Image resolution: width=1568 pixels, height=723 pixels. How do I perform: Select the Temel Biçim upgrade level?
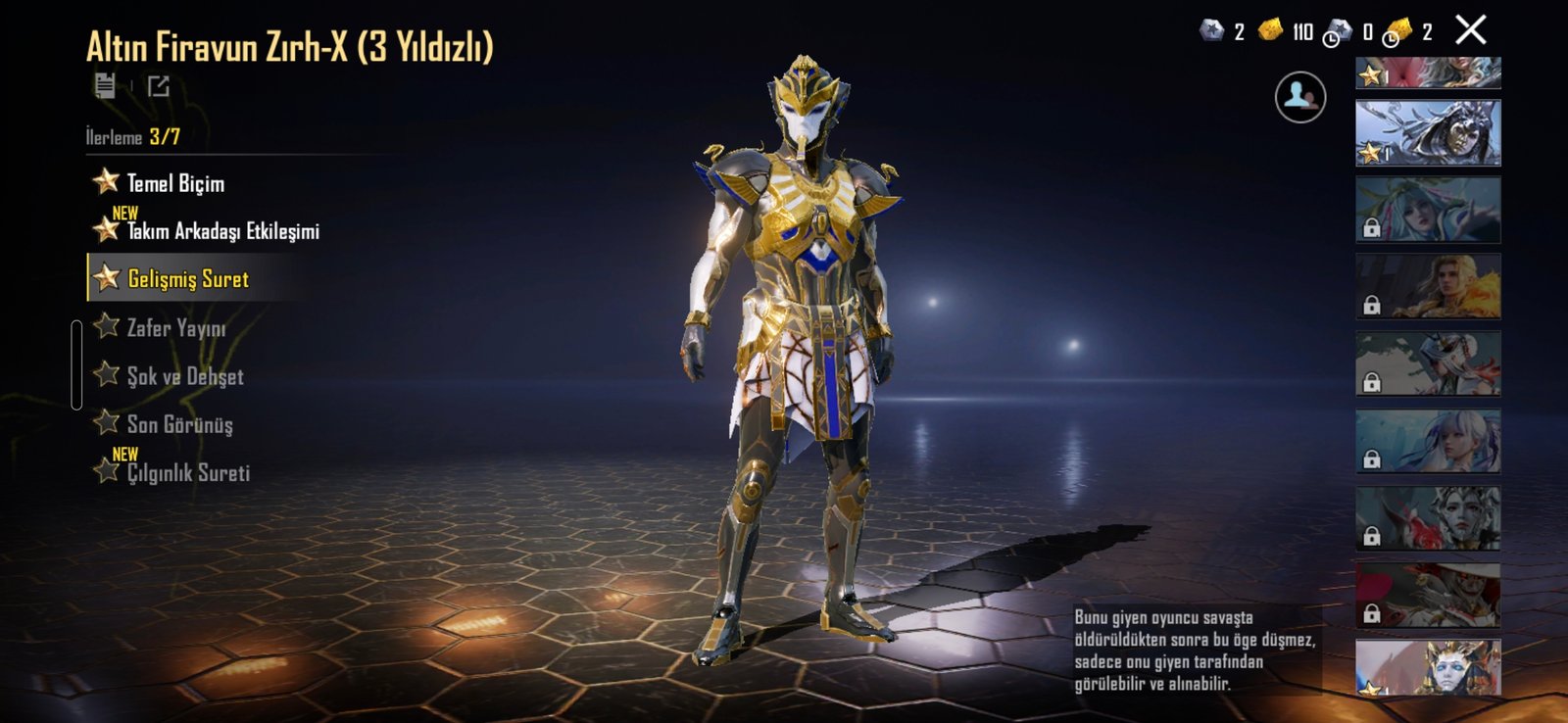174,183
